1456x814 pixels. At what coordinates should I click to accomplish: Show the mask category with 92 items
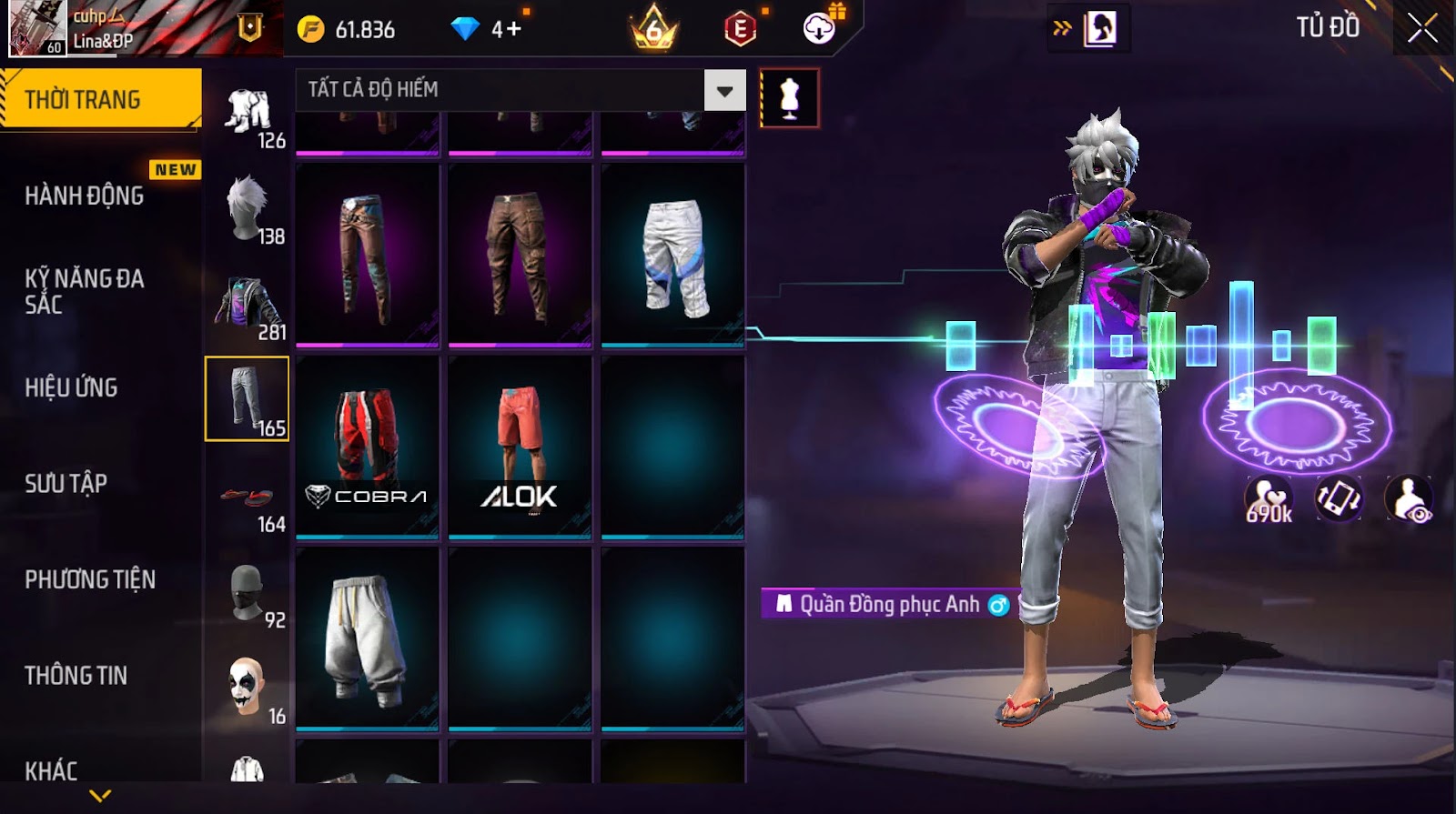248,595
